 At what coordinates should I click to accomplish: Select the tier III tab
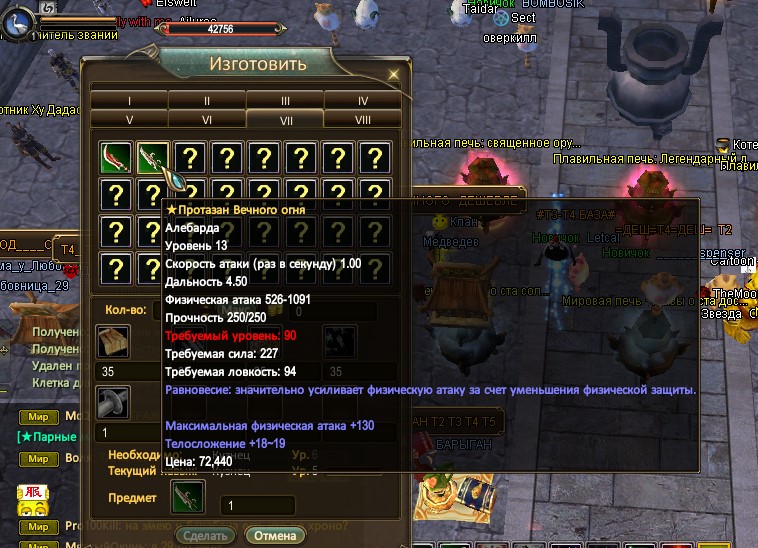click(x=285, y=101)
